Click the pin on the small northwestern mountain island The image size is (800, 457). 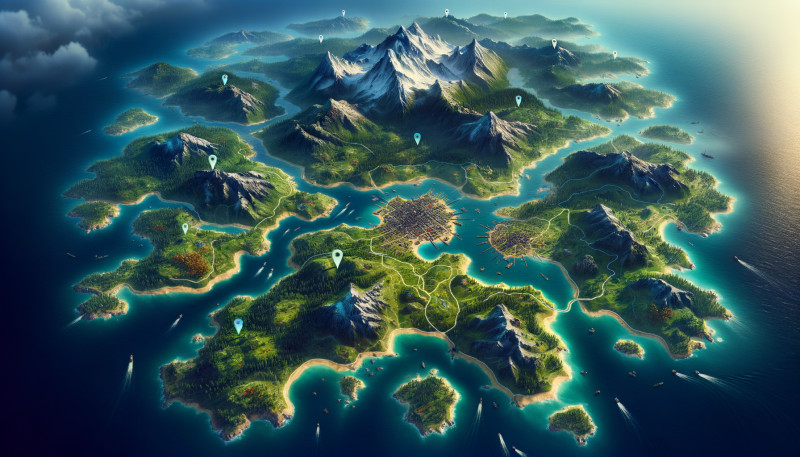(x=224, y=78)
